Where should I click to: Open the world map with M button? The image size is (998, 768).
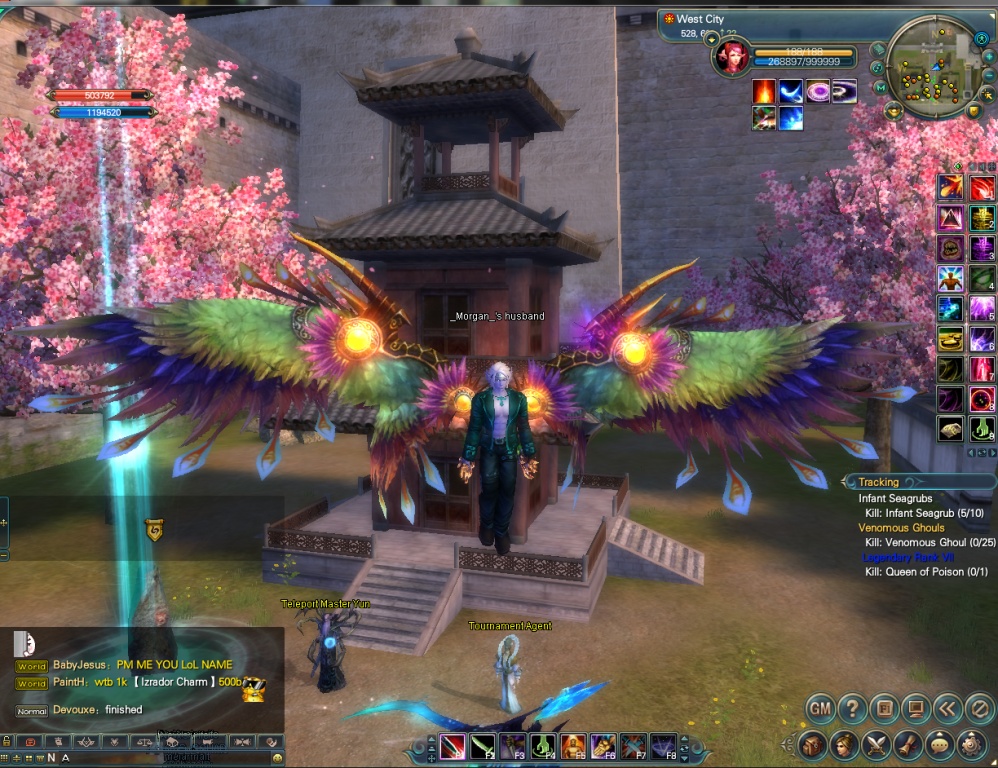pos(880,87)
